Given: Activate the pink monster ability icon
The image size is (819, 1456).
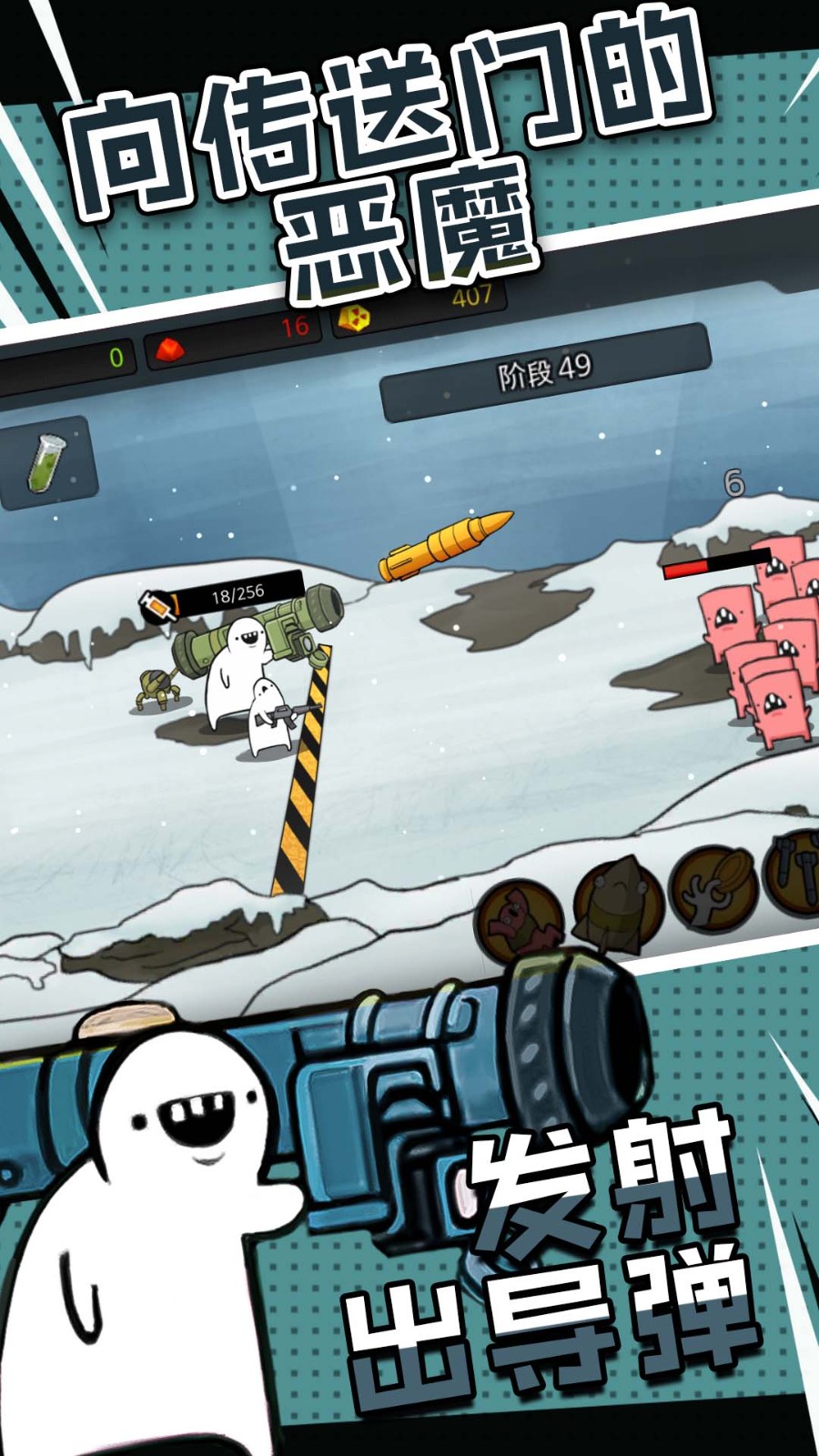Looking at the screenshot, I should [x=519, y=917].
